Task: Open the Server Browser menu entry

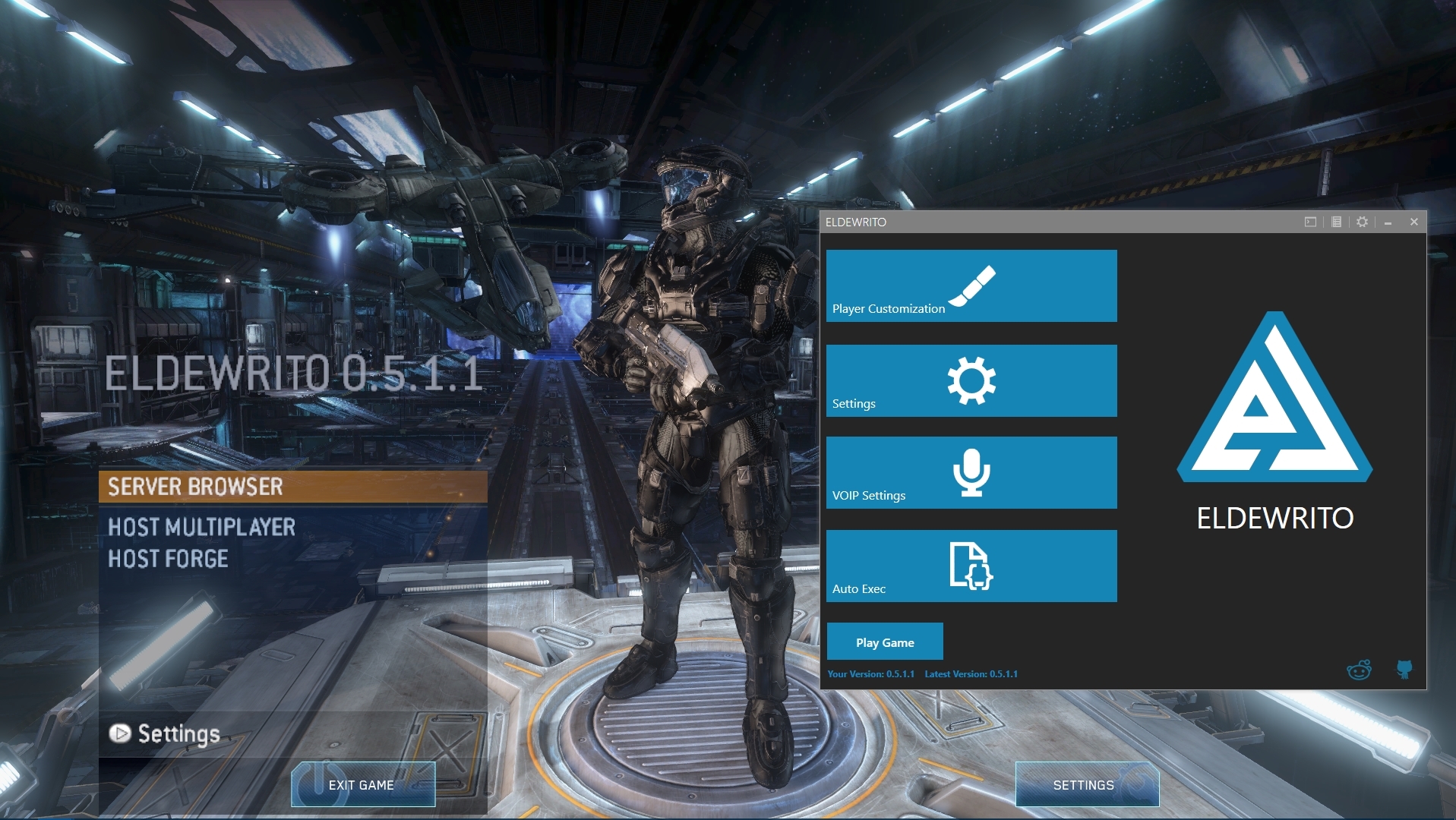Action: pos(292,487)
